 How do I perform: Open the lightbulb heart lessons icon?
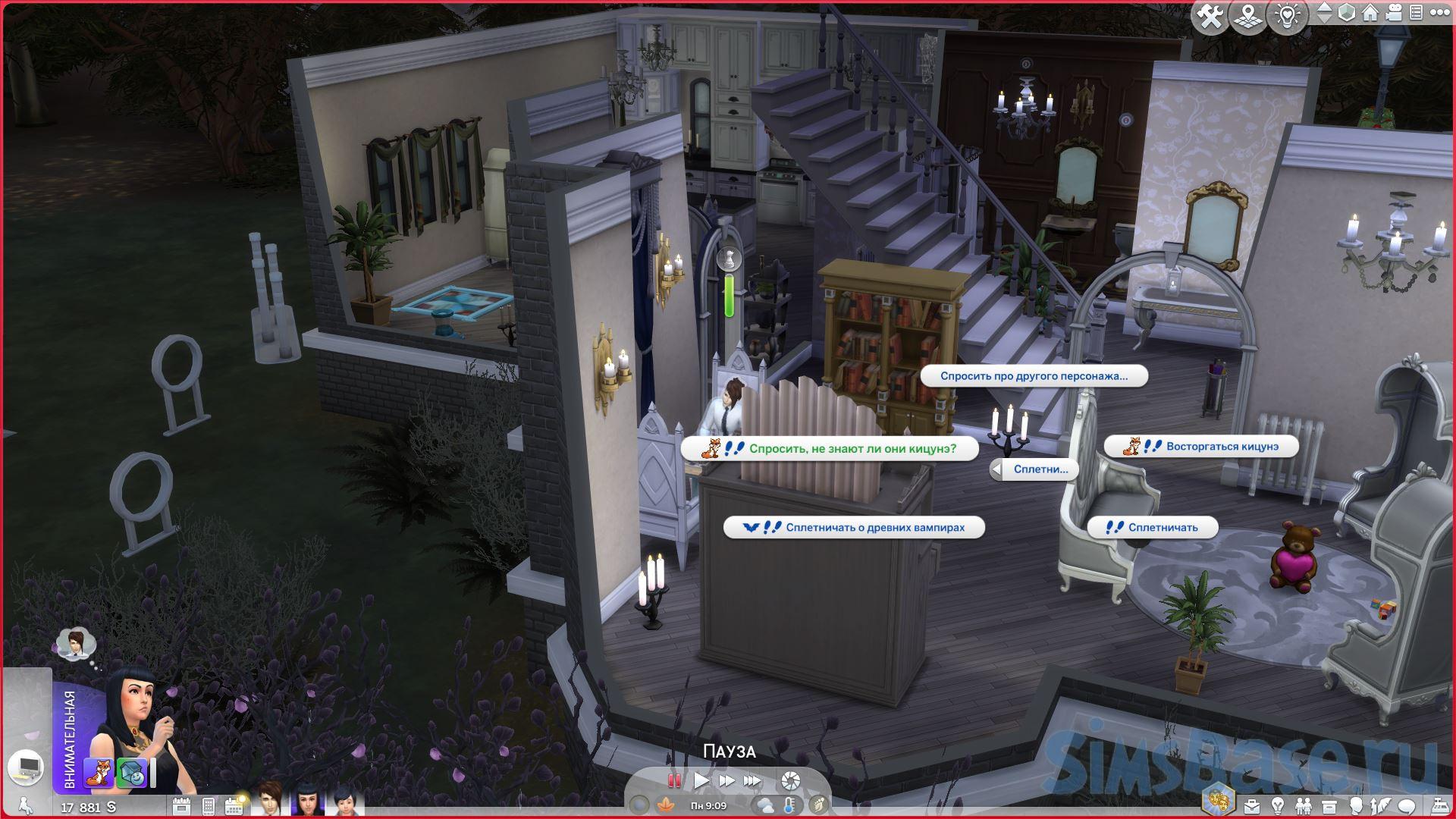coord(1287,16)
